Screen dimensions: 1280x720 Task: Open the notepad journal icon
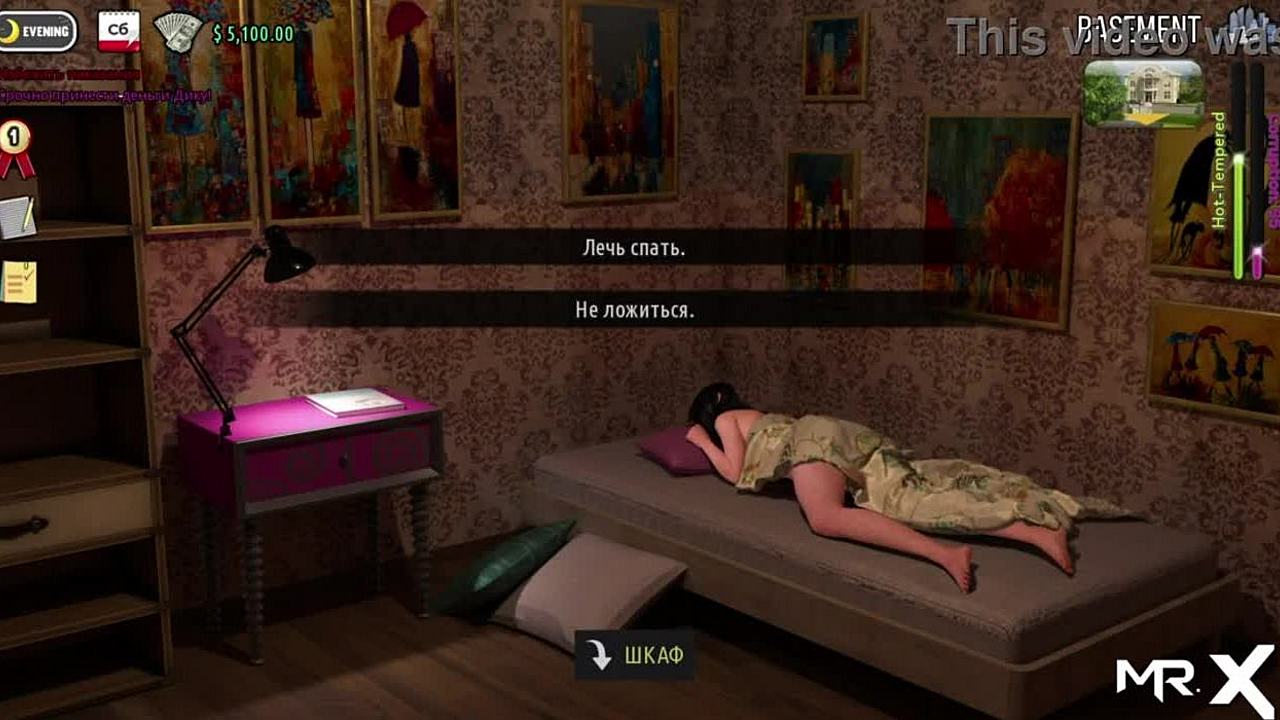(x=17, y=216)
